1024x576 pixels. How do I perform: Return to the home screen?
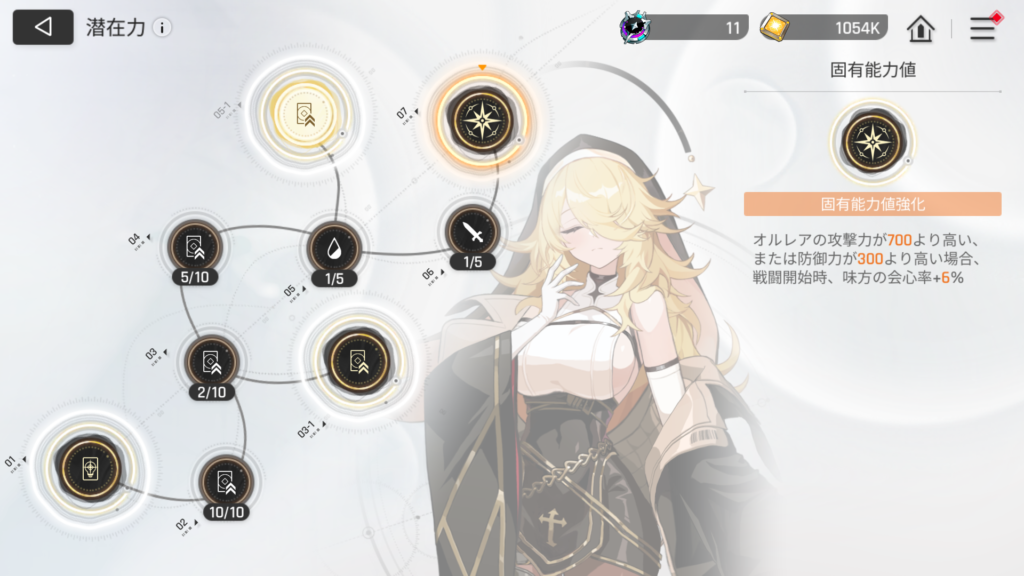920,28
